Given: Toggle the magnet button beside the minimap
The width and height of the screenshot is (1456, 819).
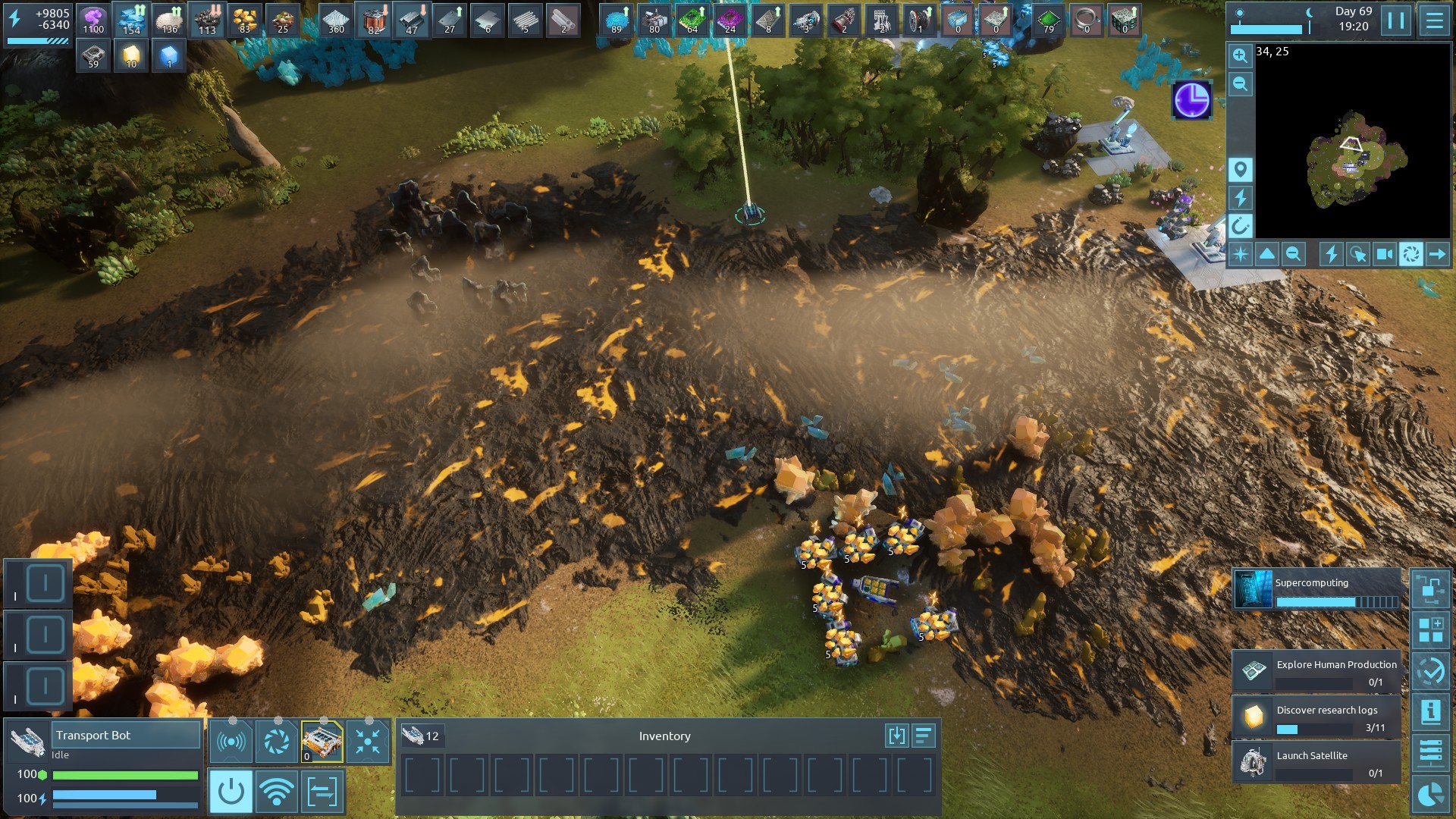Looking at the screenshot, I should (1241, 226).
